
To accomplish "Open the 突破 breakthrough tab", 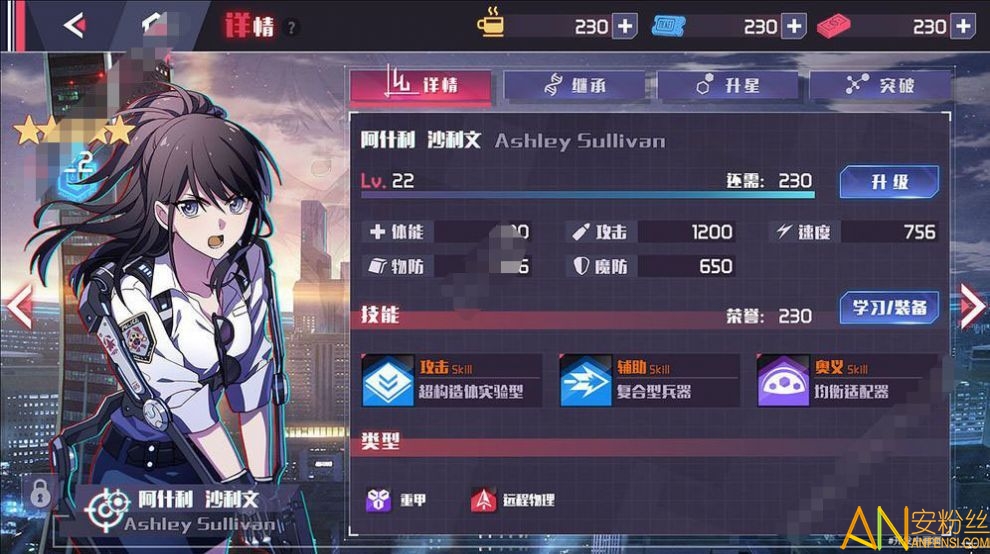I will coord(881,86).
